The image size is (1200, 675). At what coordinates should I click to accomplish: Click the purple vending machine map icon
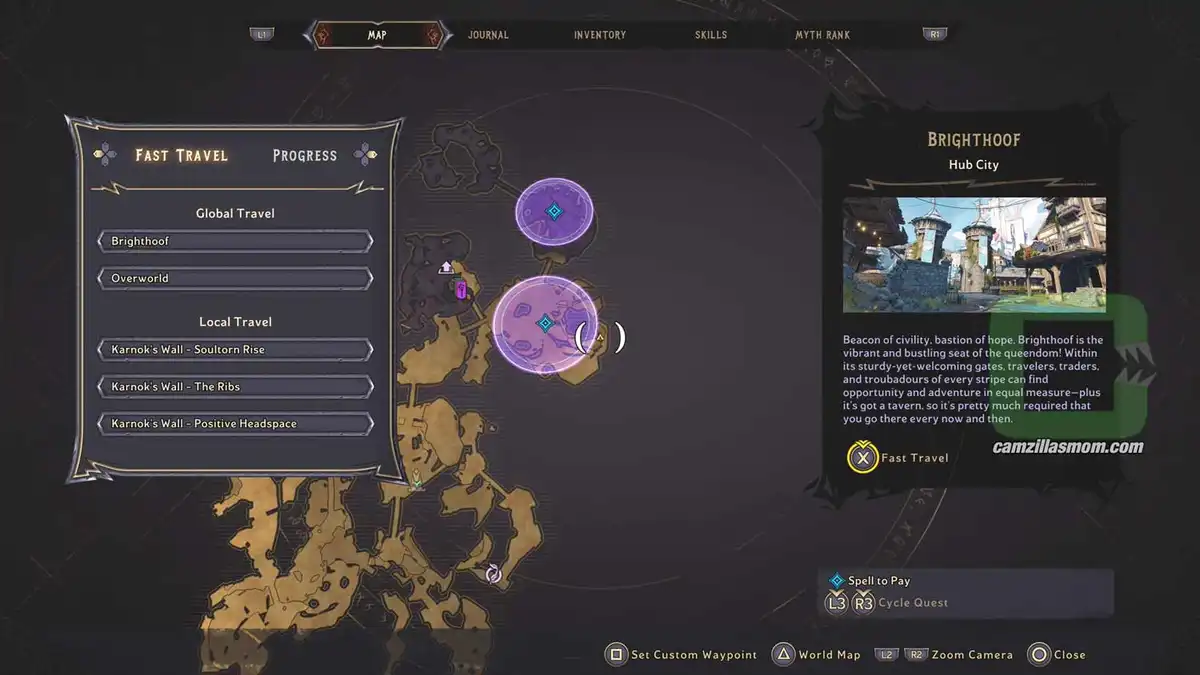(x=461, y=290)
